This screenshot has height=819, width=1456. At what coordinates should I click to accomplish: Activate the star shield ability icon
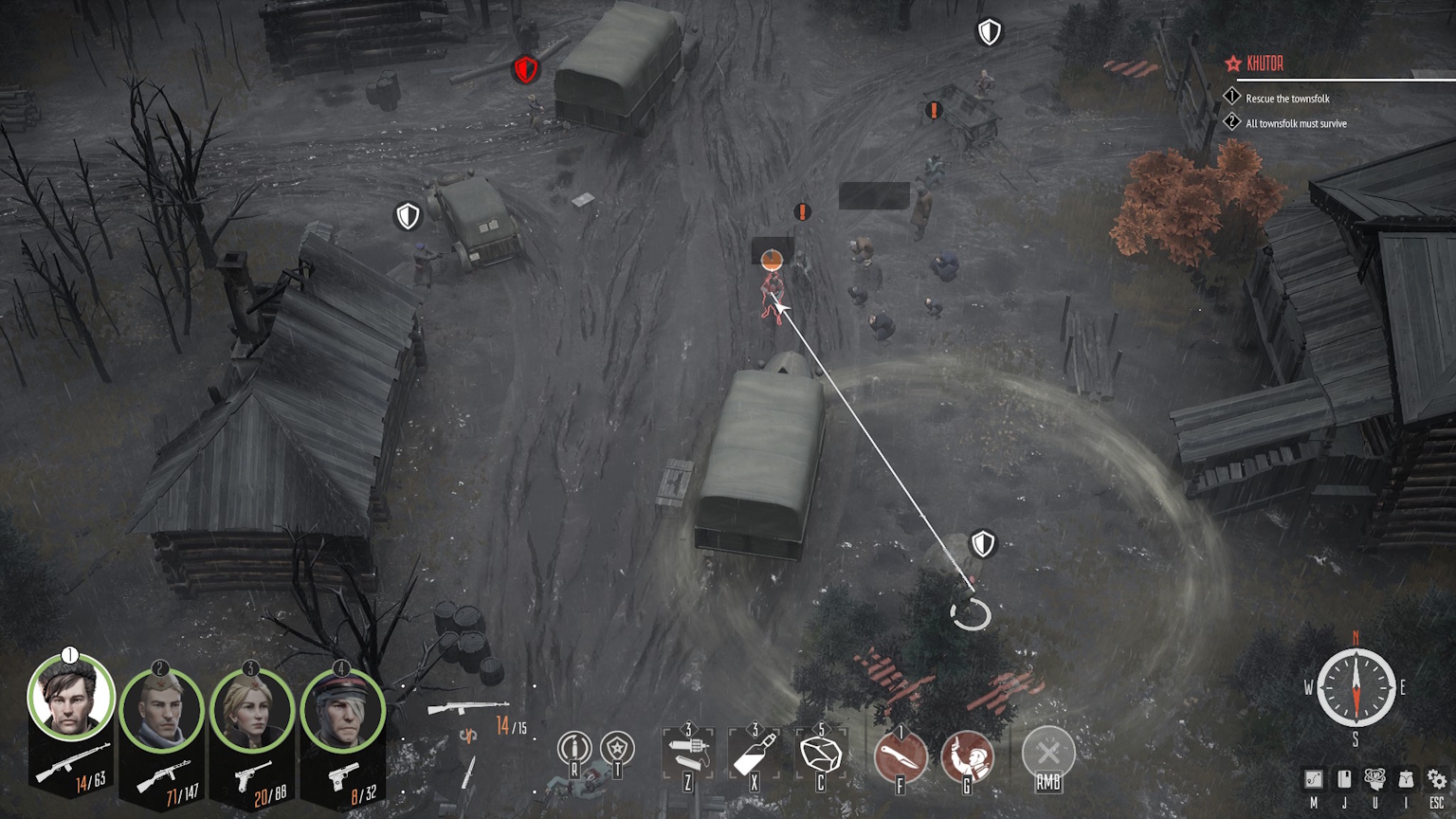[x=617, y=750]
